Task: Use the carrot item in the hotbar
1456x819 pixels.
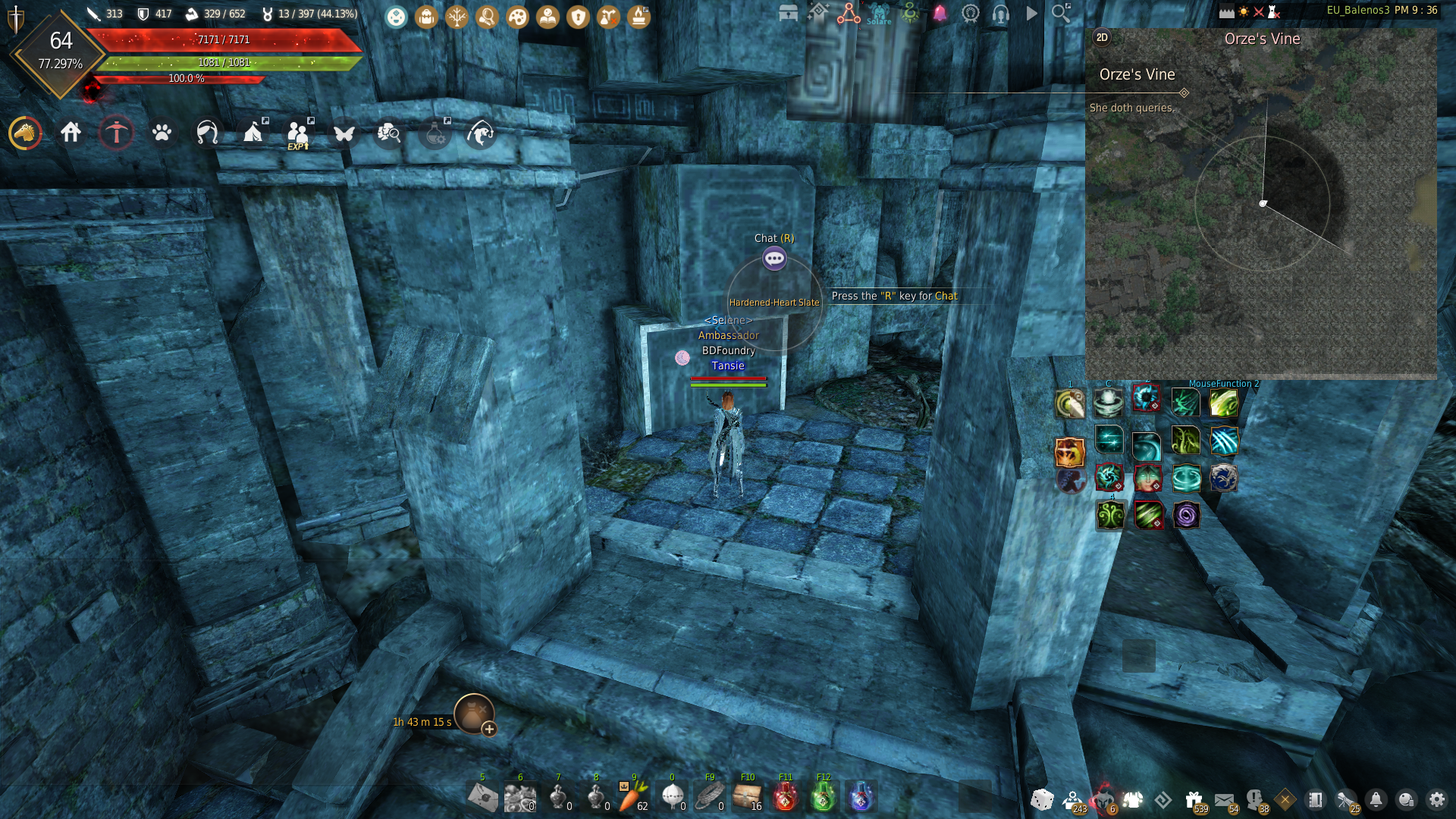Action: pyautogui.click(x=632, y=797)
